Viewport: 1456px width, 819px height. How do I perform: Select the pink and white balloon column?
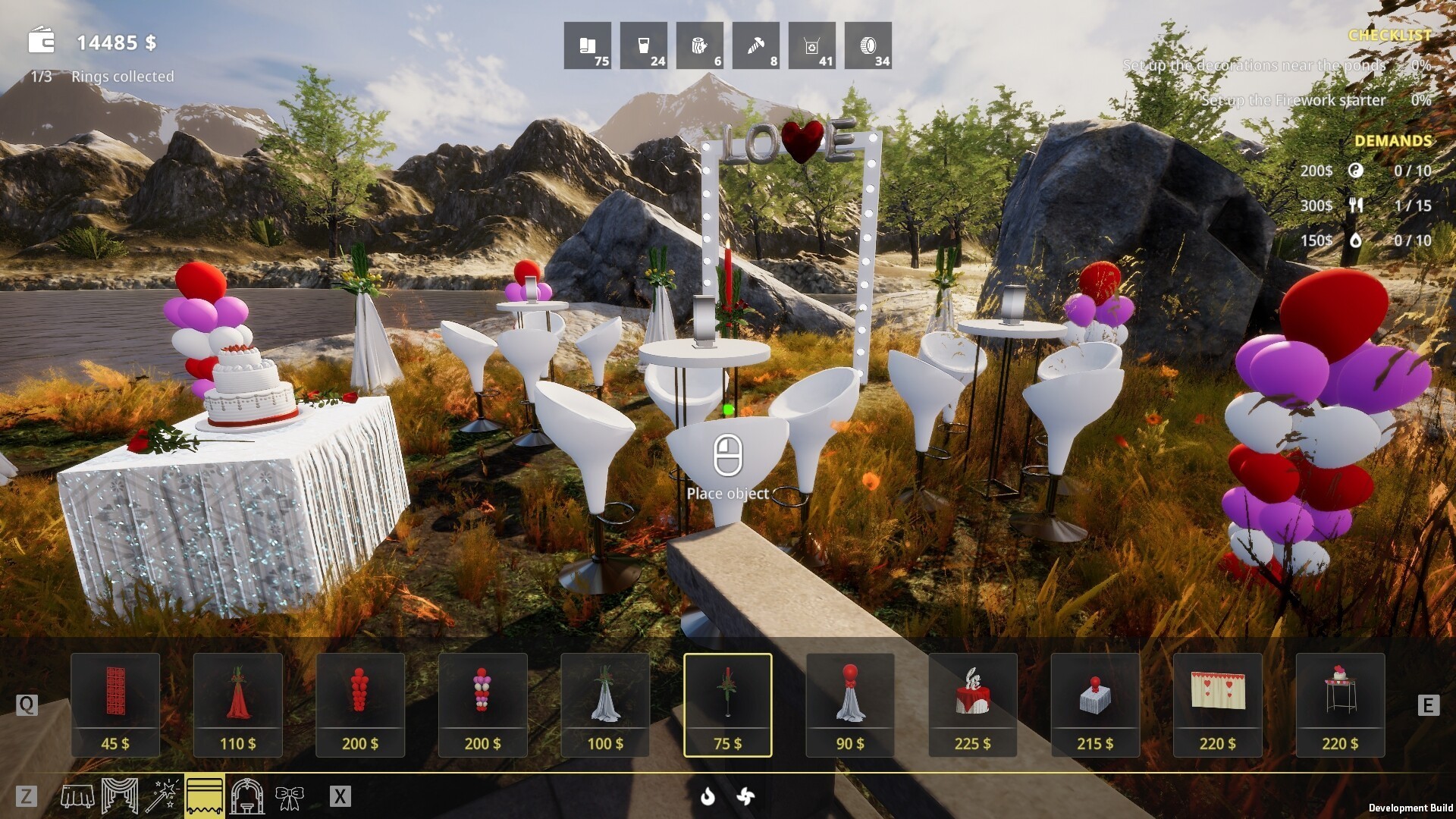[x=482, y=704]
